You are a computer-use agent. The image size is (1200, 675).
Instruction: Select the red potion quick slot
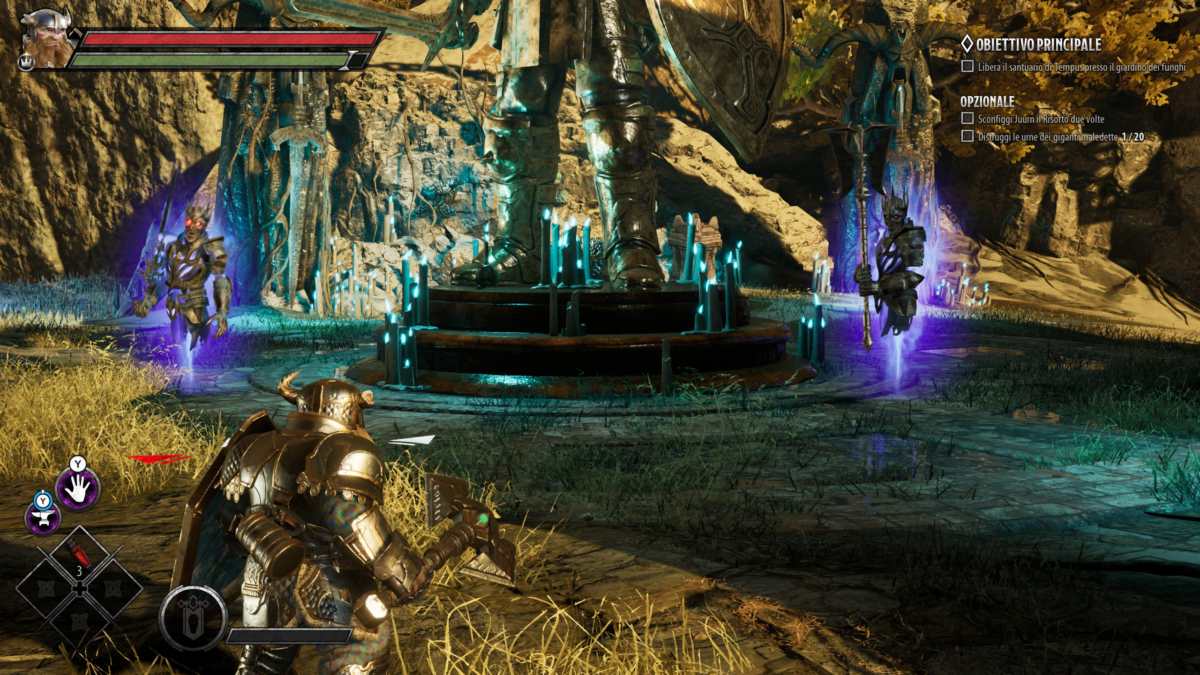[79, 553]
